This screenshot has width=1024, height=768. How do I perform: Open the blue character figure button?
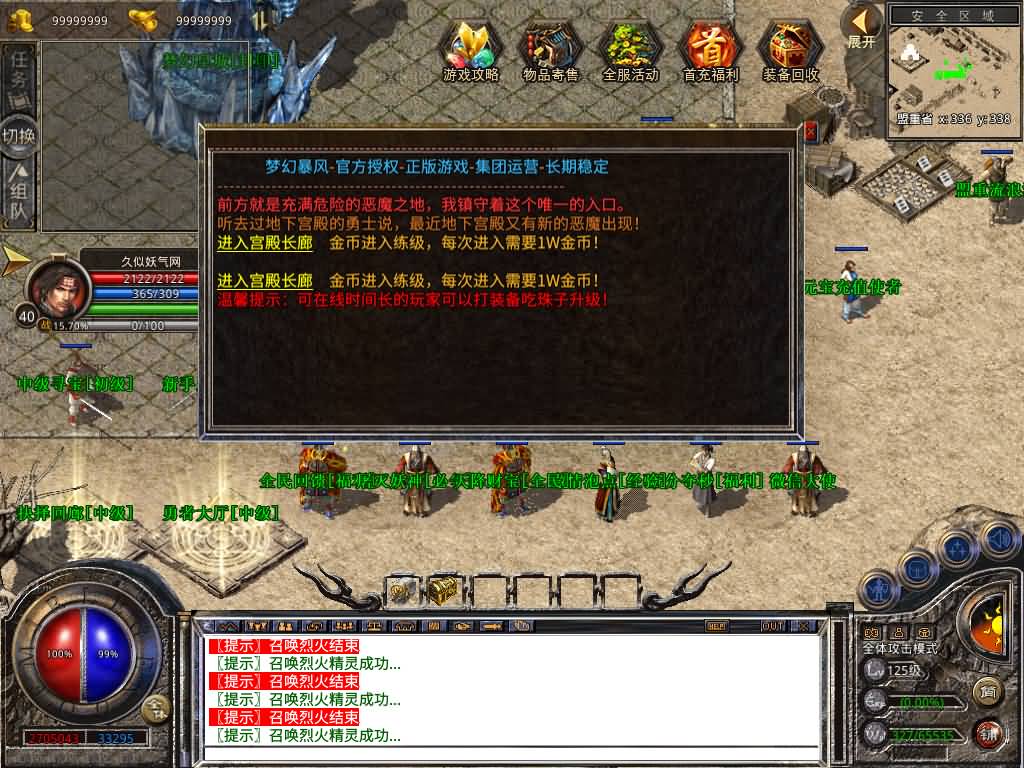pos(879,589)
